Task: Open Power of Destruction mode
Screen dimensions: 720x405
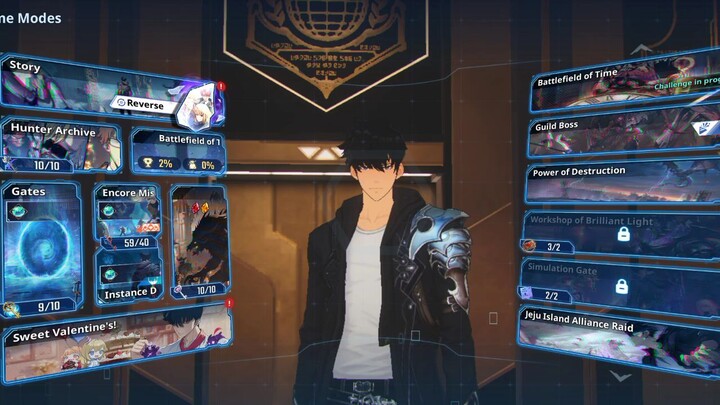Action: tap(624, 181)
